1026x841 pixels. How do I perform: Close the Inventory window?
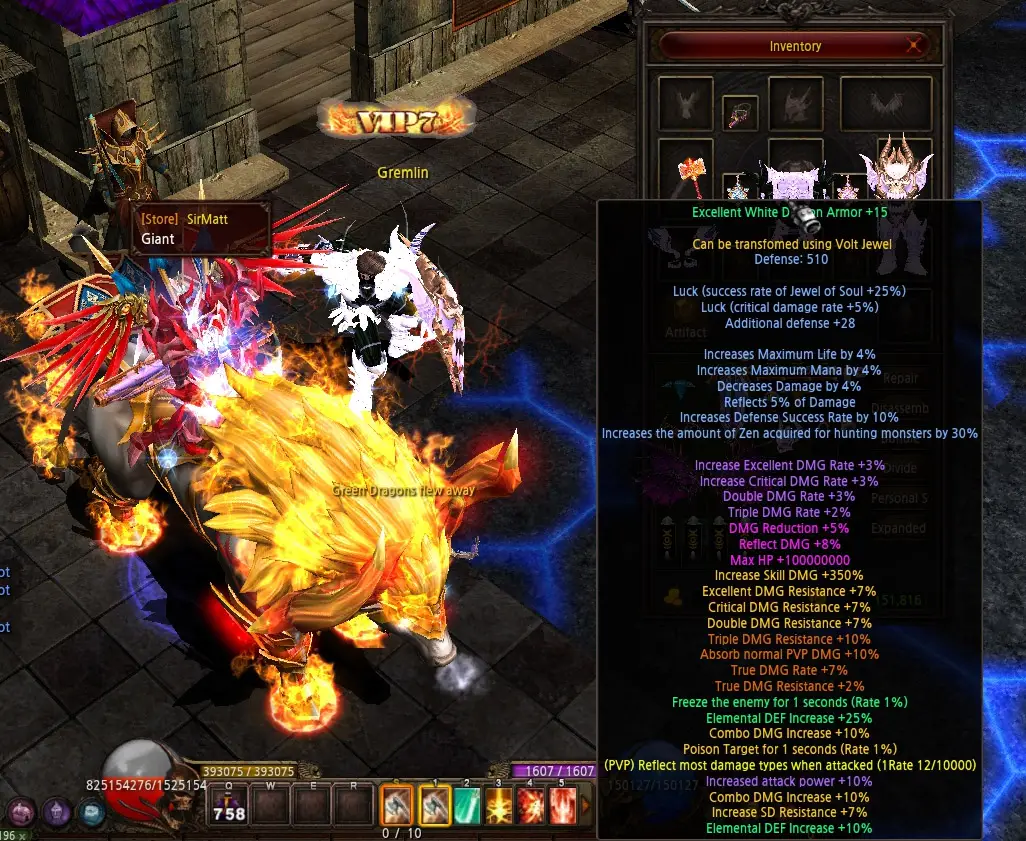913,46
